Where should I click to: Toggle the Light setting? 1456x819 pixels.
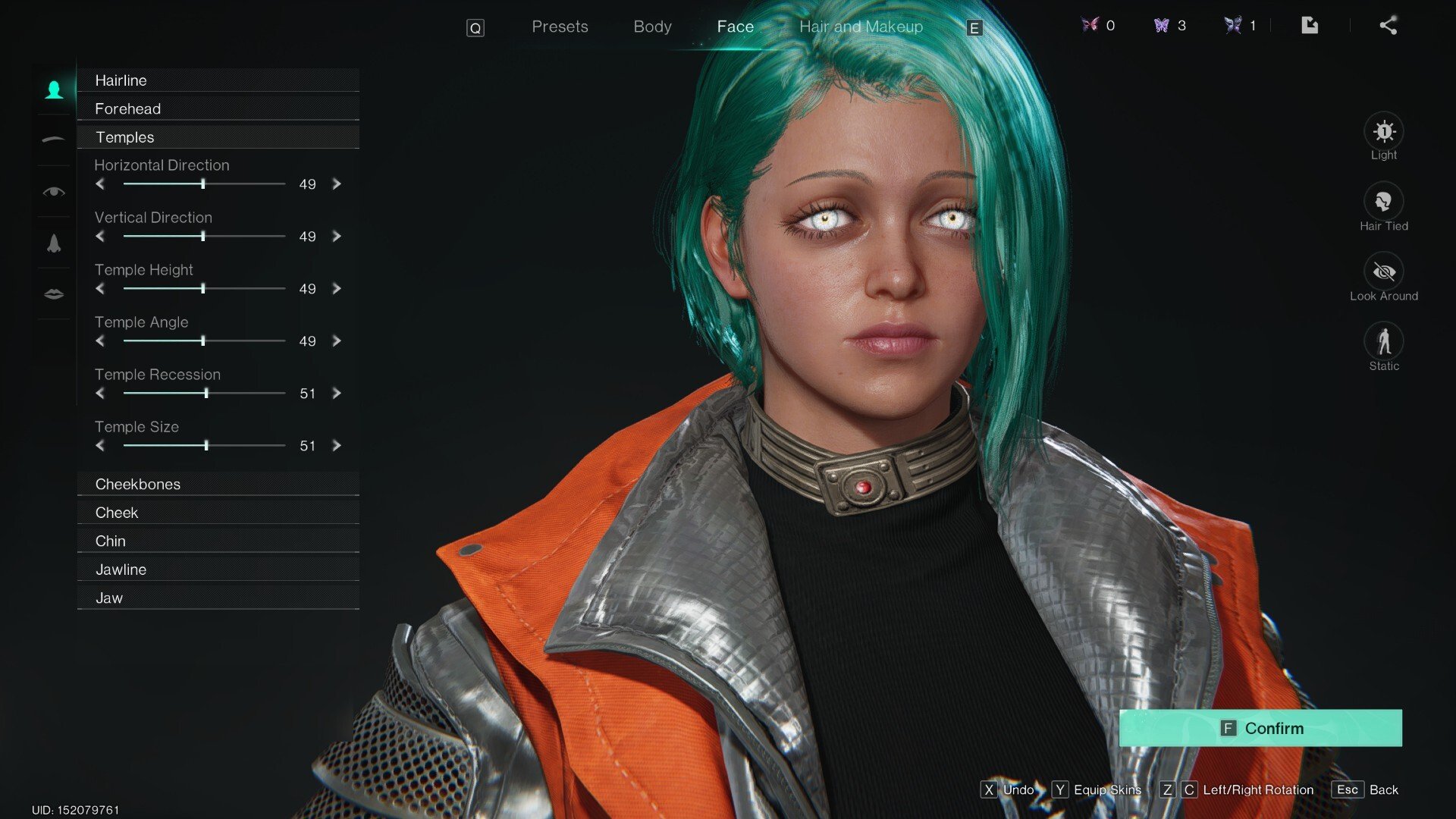1383,132
